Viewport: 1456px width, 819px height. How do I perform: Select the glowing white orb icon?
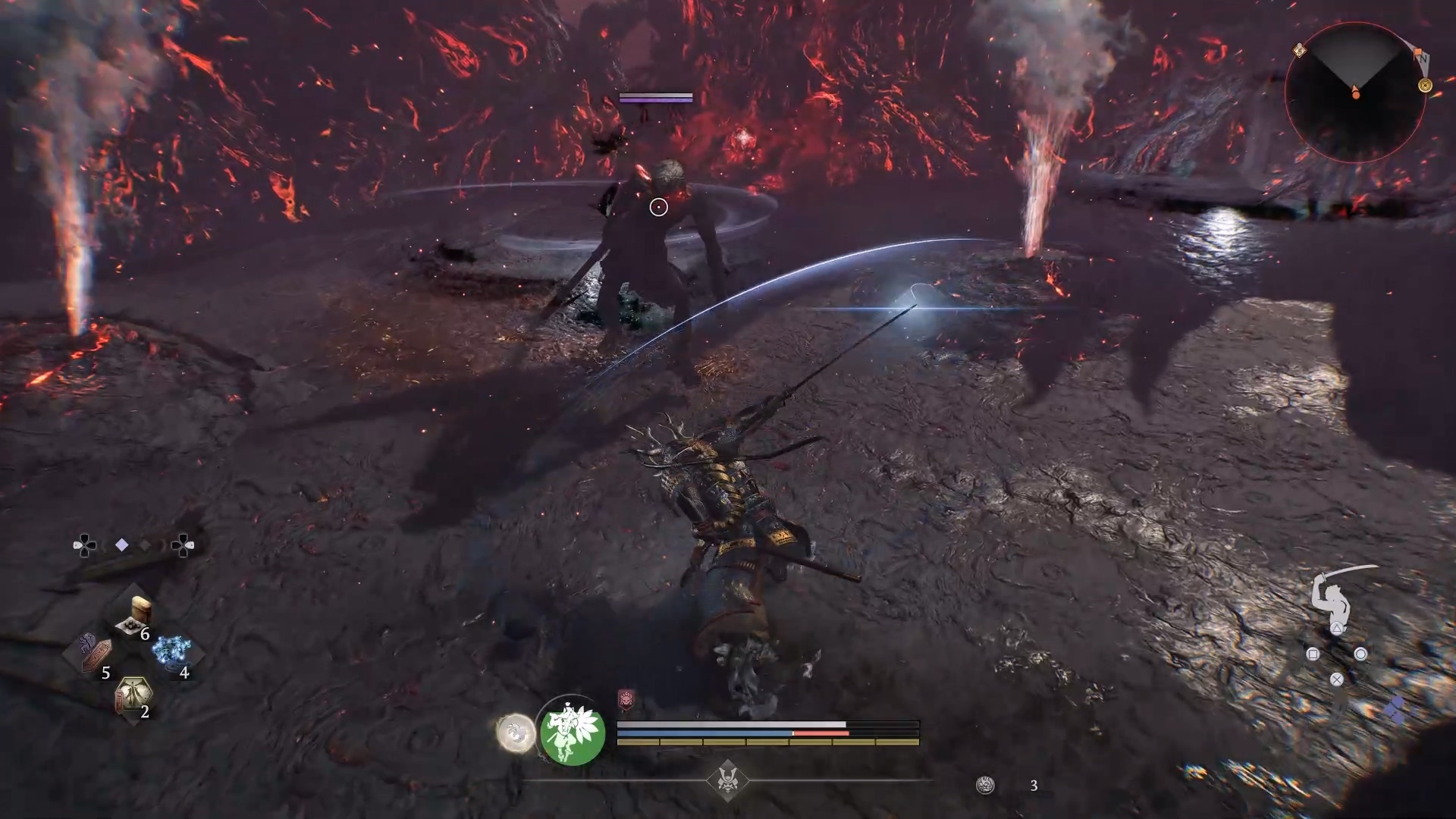516,733
